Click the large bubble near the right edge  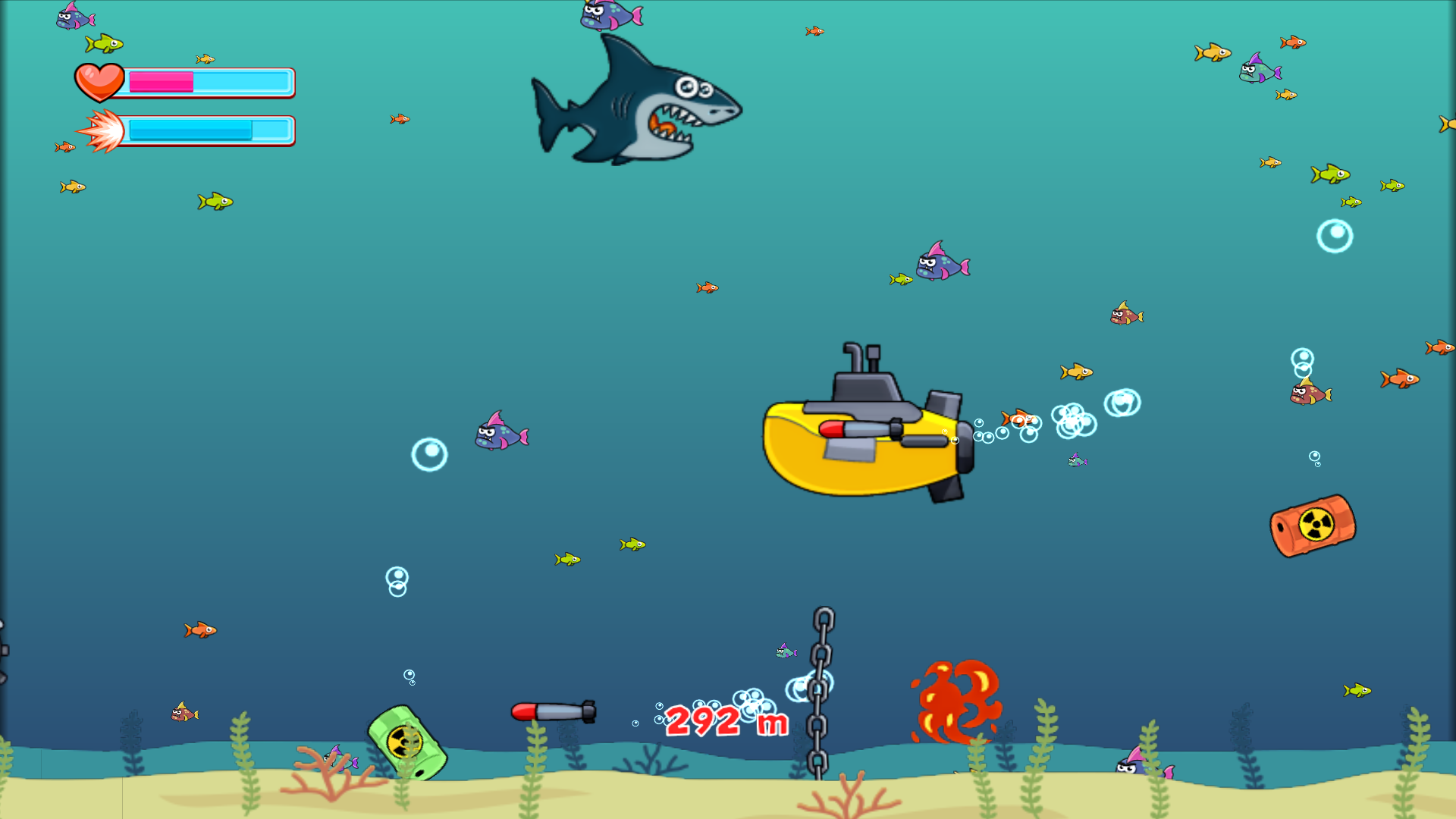click(x=1335, y=237)
